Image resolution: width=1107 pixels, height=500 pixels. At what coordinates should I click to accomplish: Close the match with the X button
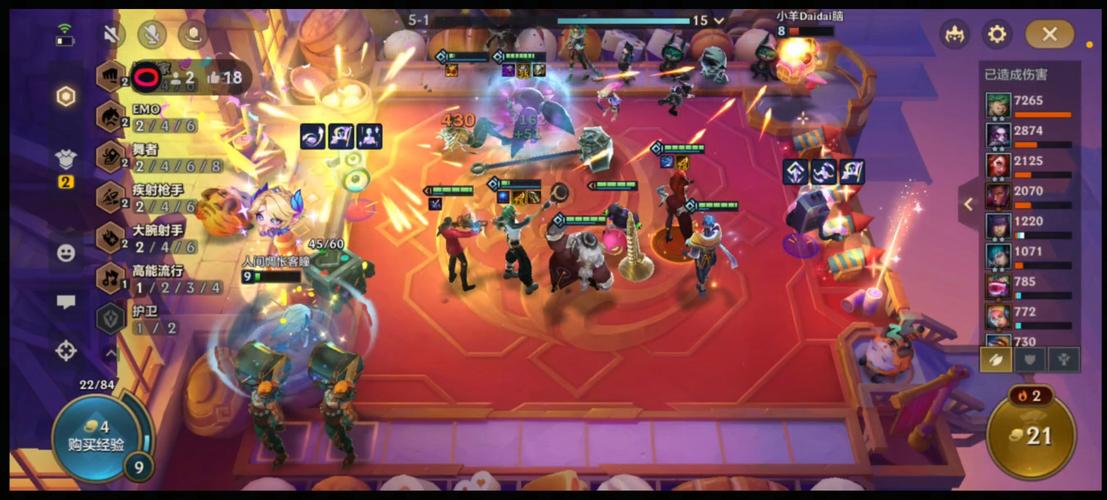(1049, 34)
